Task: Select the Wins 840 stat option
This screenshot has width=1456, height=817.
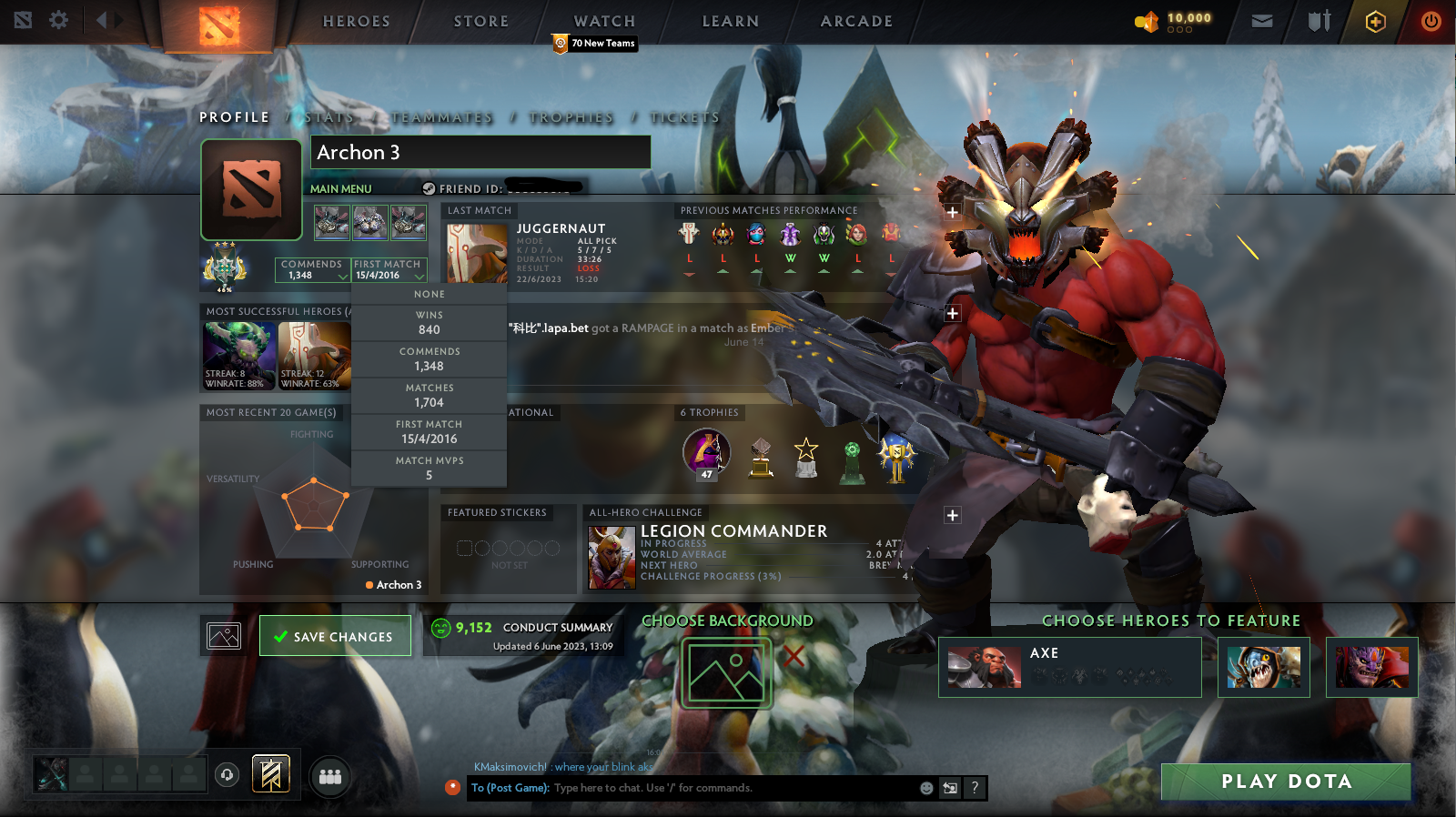Action: point(429,320)
